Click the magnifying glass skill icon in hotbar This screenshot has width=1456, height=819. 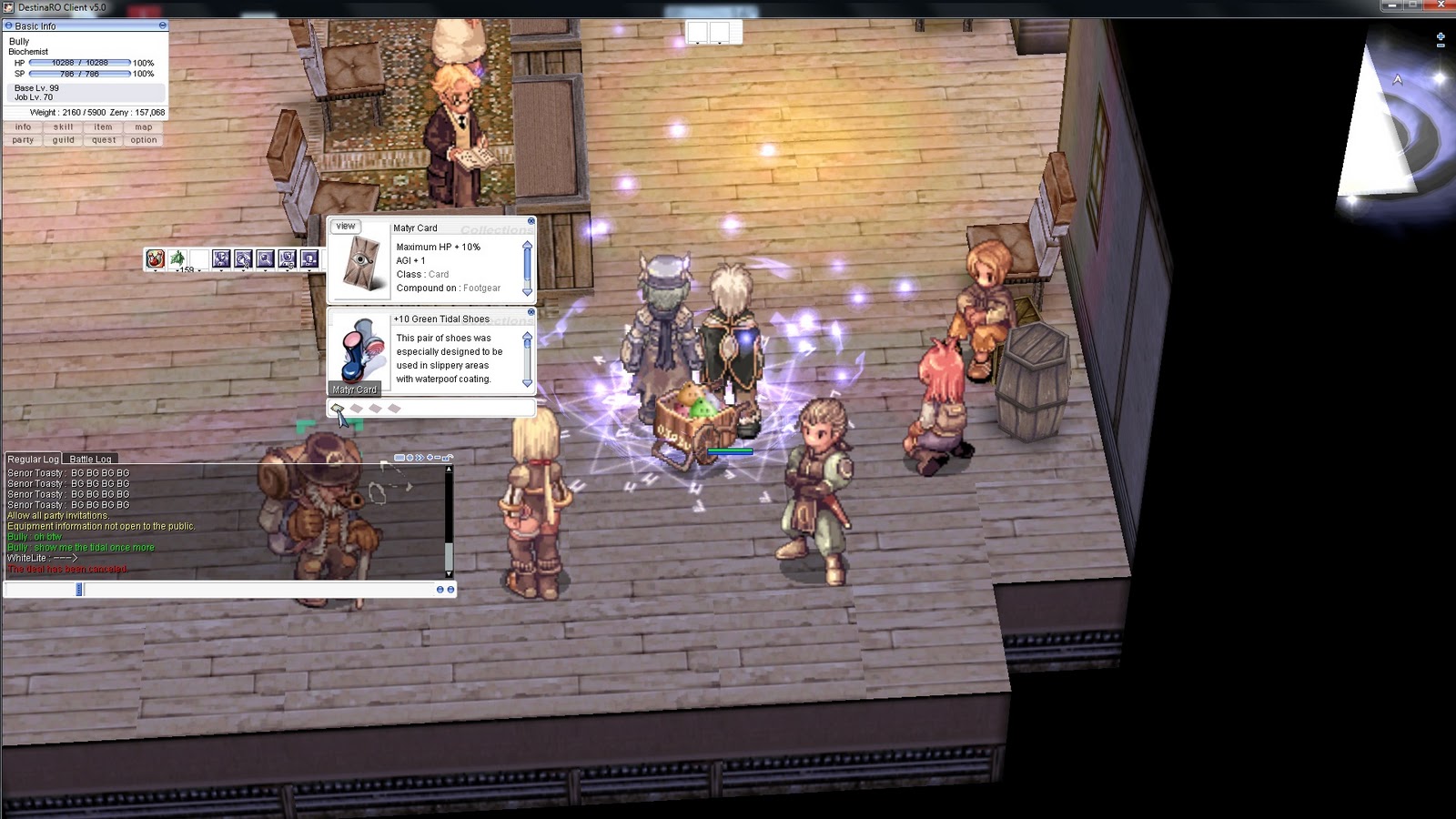[265, 259]
